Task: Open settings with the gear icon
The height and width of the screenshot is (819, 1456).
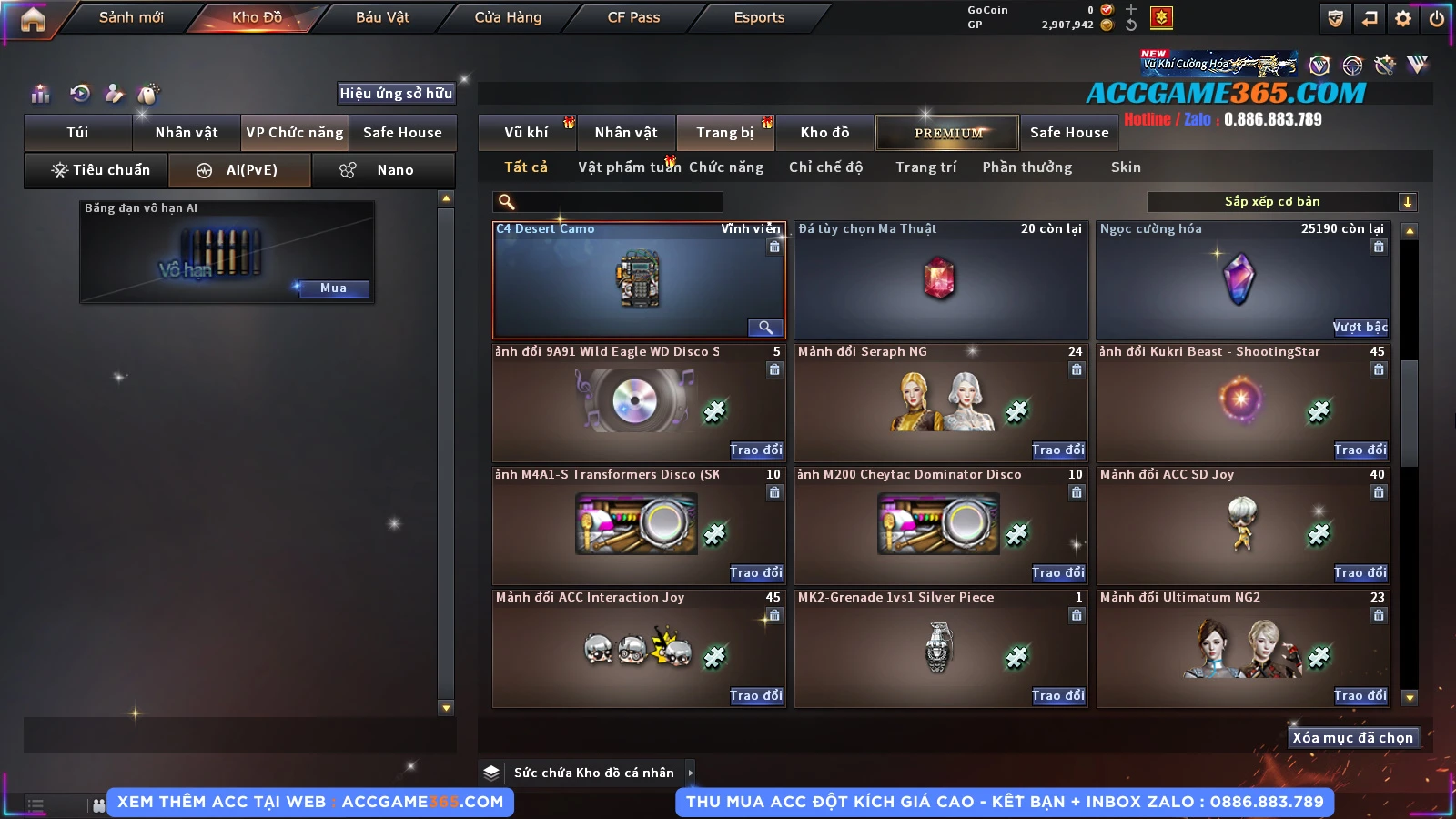Action: 1403,18
